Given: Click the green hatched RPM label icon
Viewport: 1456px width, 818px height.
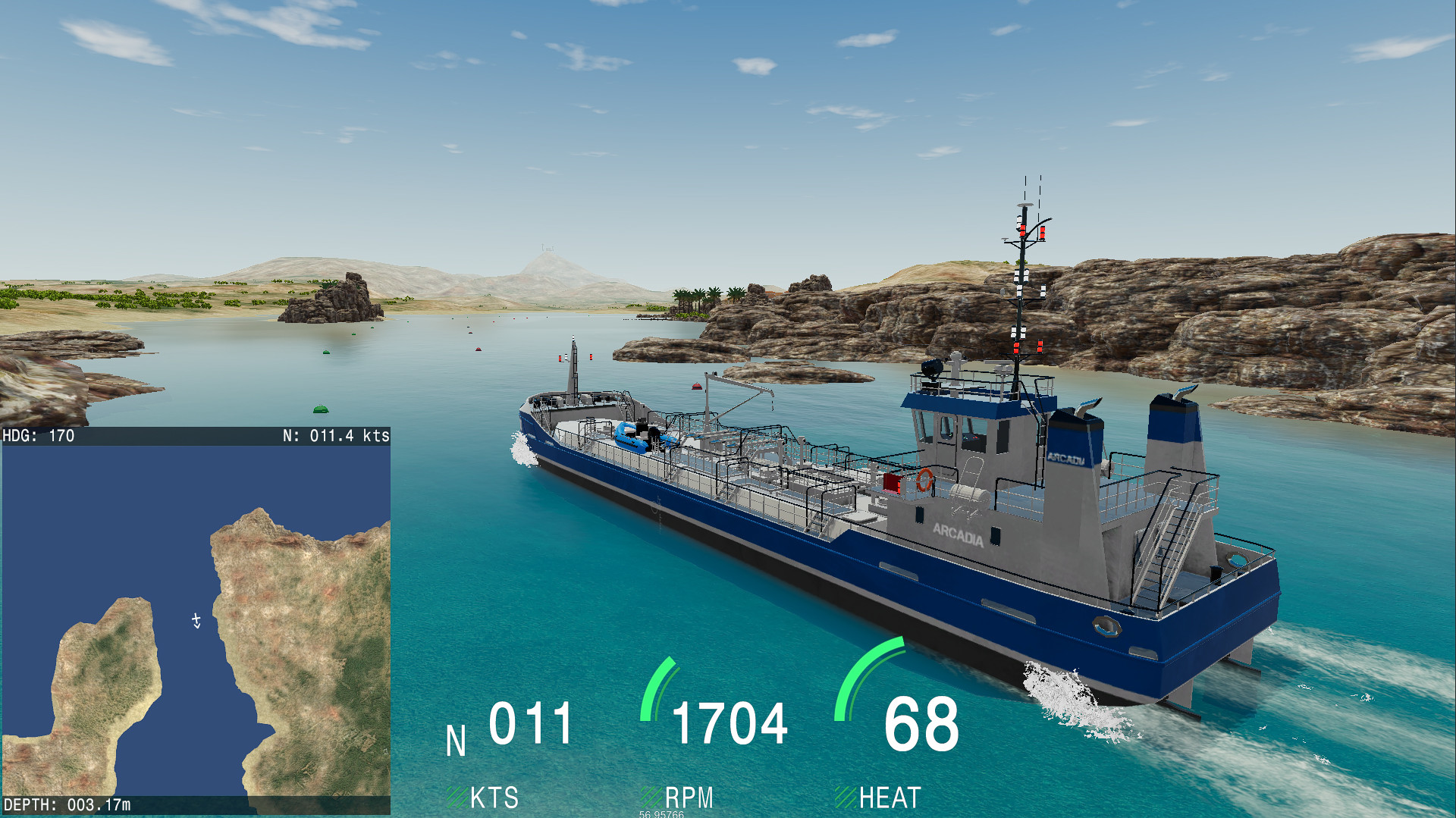Looking at the screenshot, I should 651,798.
